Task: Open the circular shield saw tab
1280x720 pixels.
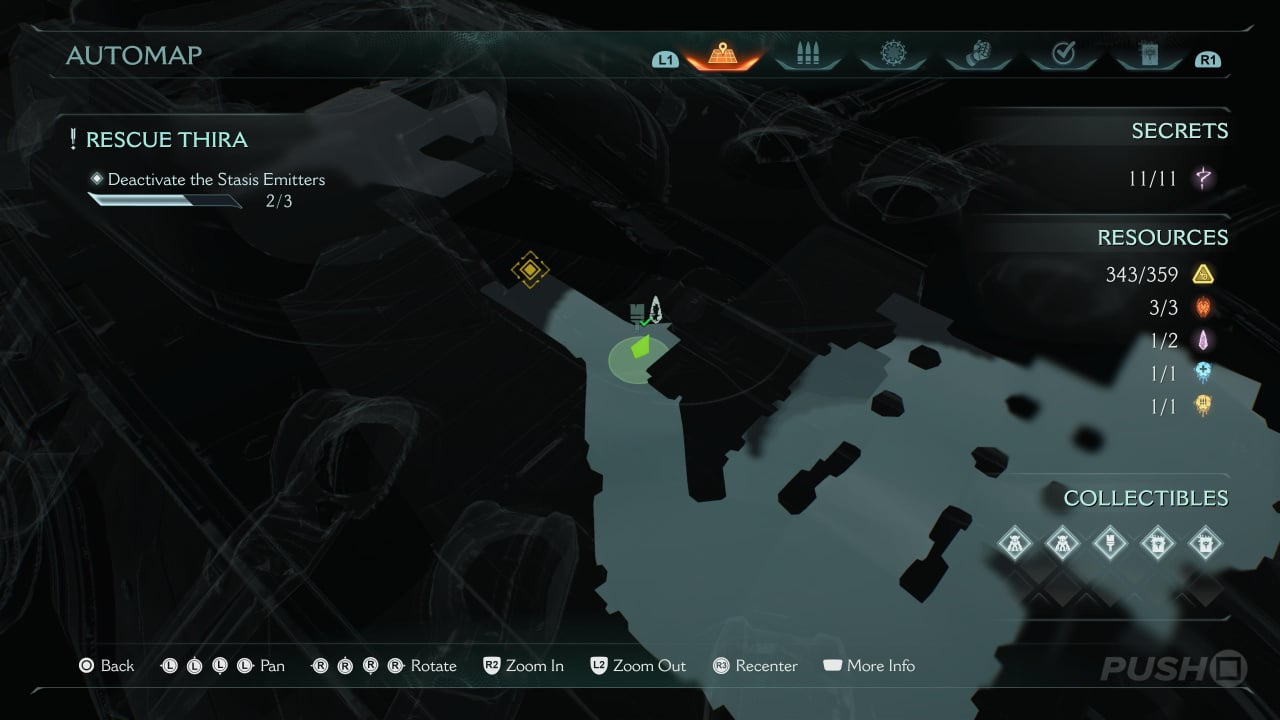Action: tap(892, 55)
